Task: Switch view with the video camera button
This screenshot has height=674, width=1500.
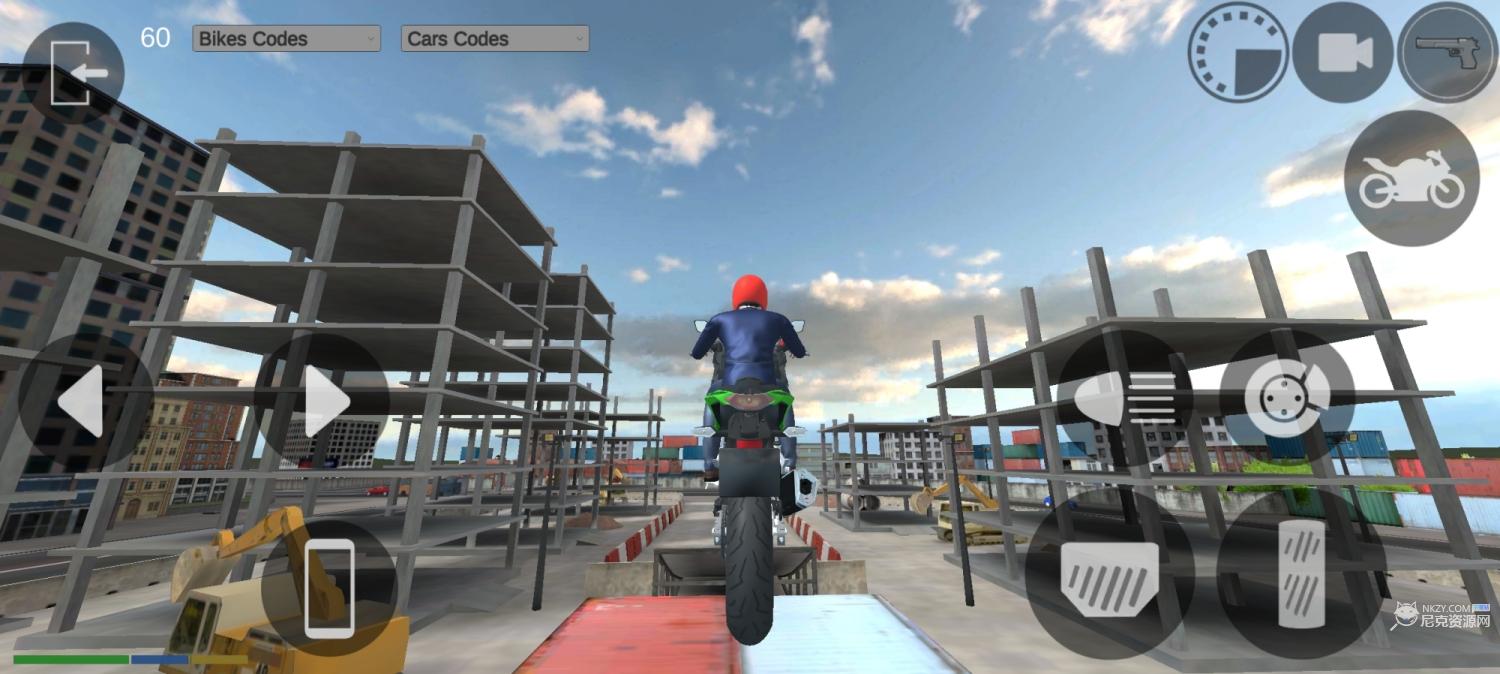Action: [1343, 52]
